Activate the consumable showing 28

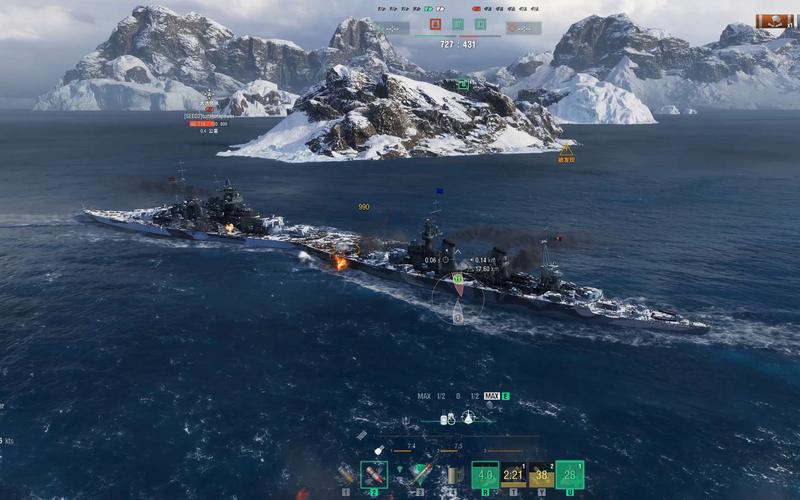pyautogui.click(x=570, y=474)
